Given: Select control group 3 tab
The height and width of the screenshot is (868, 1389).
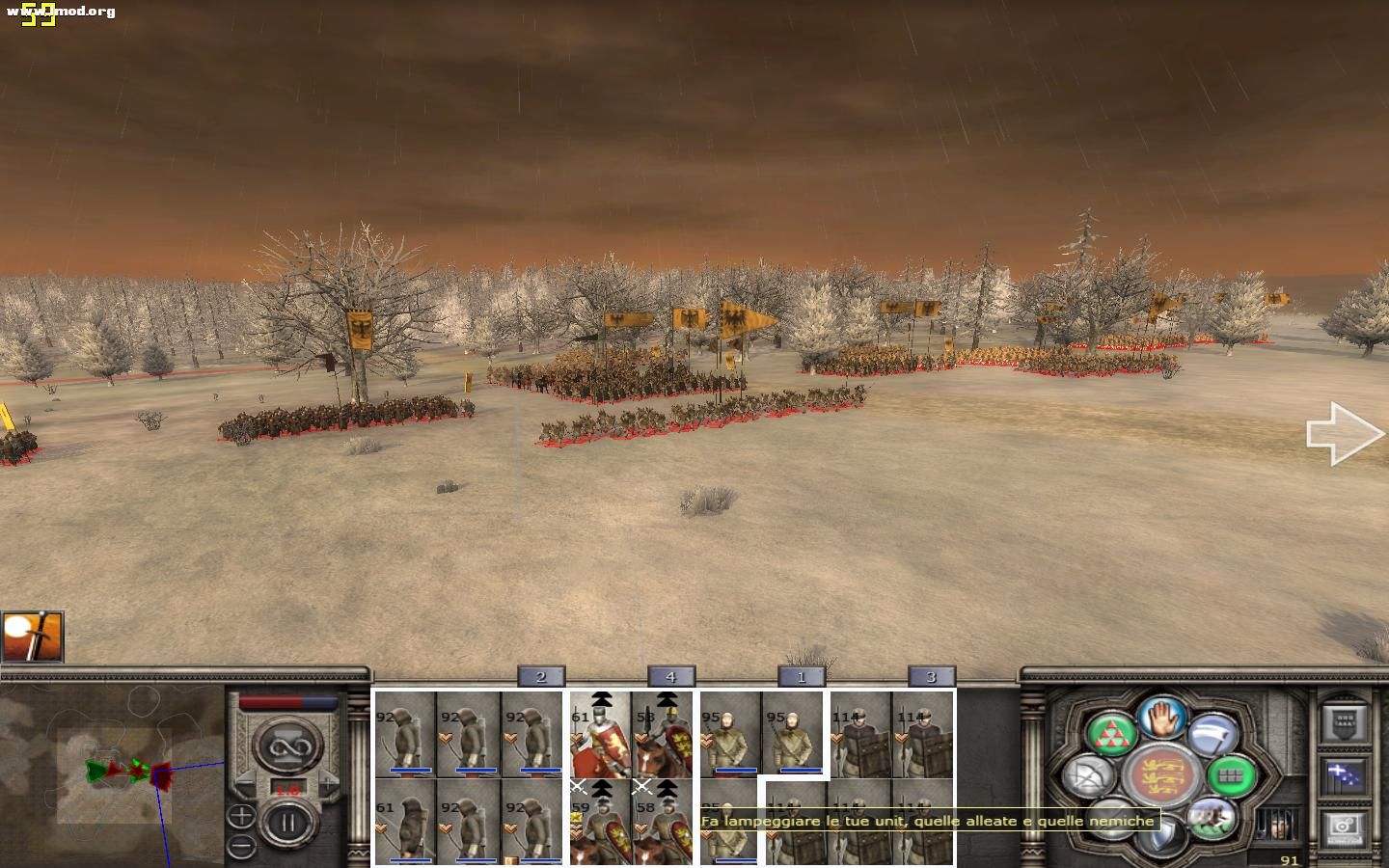Looking at the screenshot, I should [x=931, y=677].
